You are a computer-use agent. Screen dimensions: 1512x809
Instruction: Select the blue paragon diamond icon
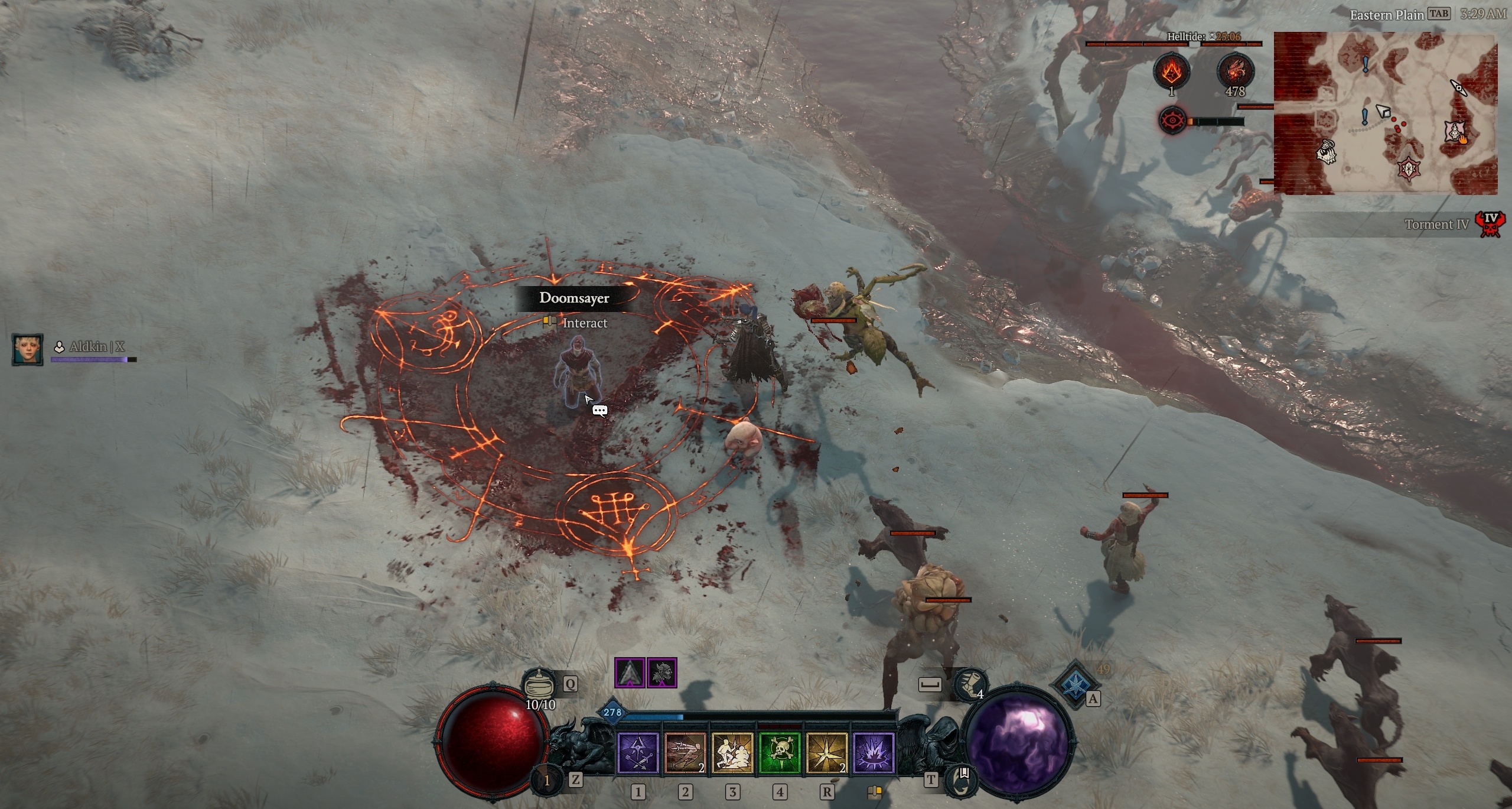coord(1074,684)
